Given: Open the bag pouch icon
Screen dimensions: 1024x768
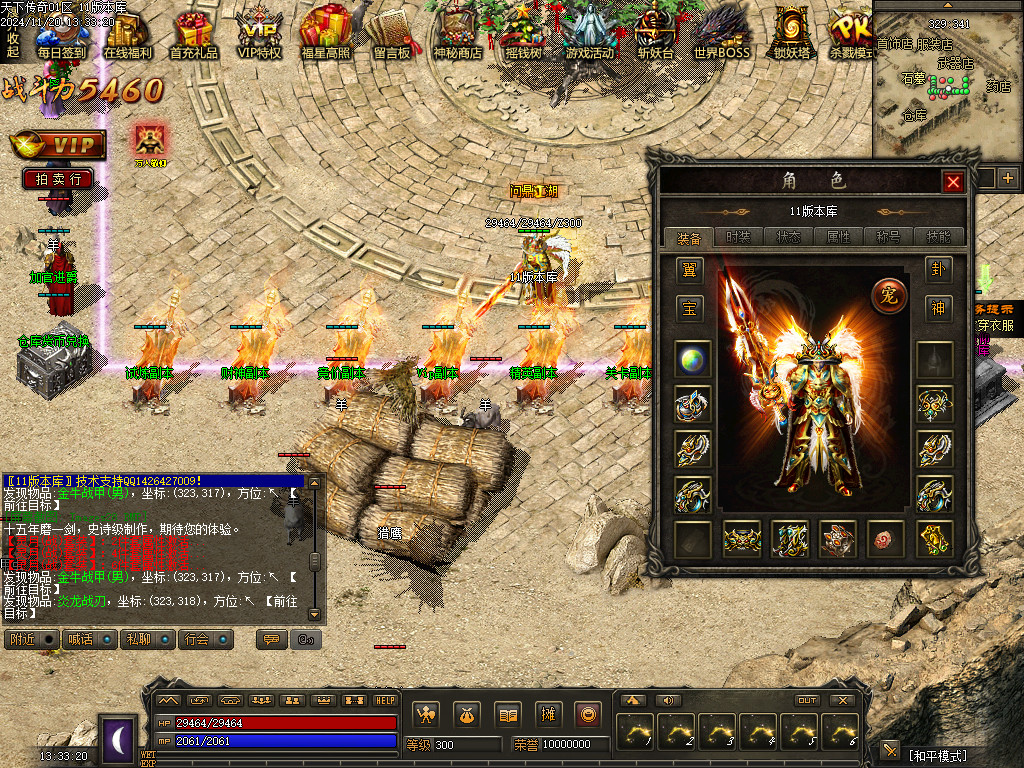Looking at the screenshot, I should pyautogui.click(x=467, y=715).
